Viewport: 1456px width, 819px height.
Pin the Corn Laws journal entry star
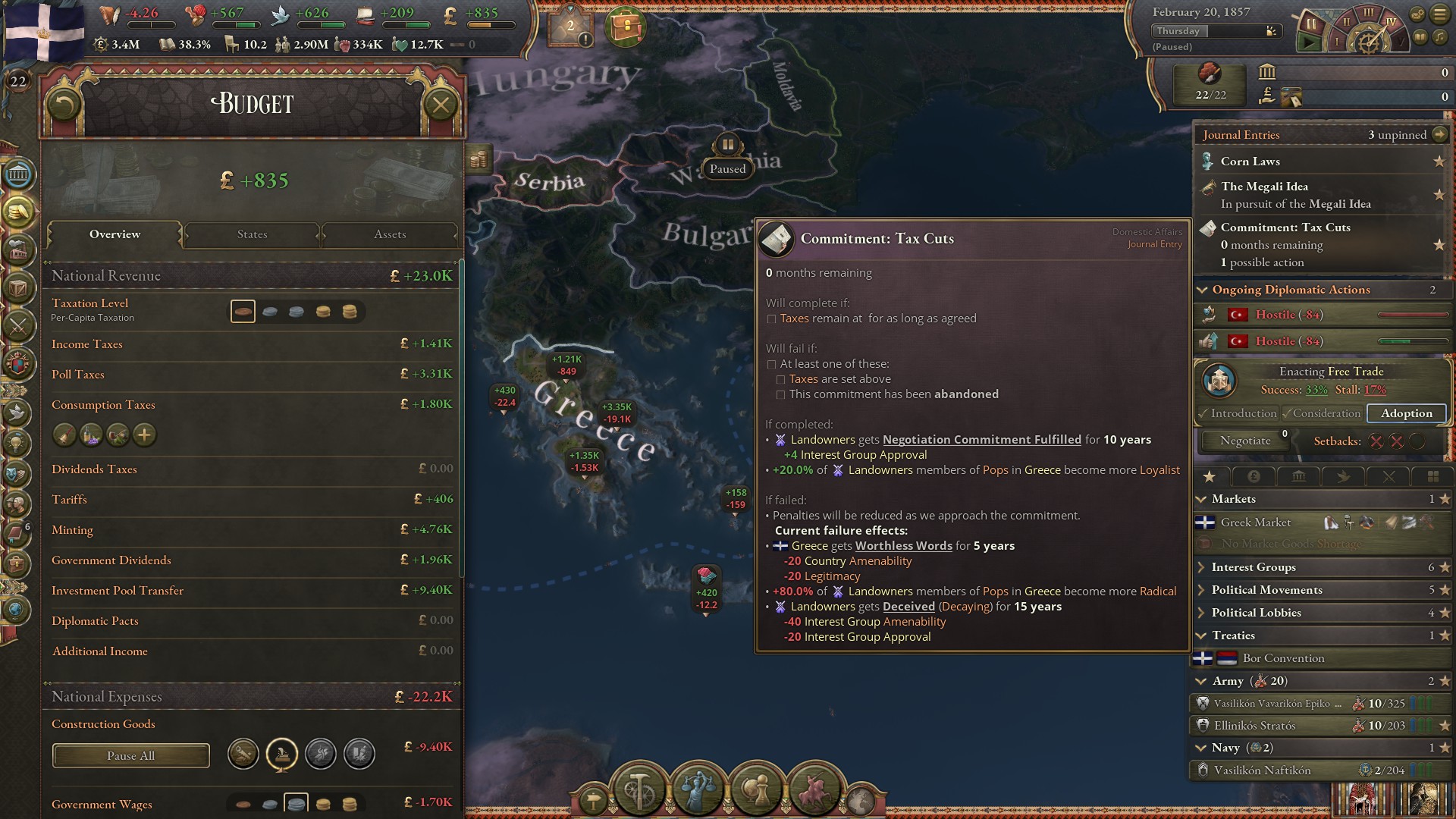point(1439,161)
